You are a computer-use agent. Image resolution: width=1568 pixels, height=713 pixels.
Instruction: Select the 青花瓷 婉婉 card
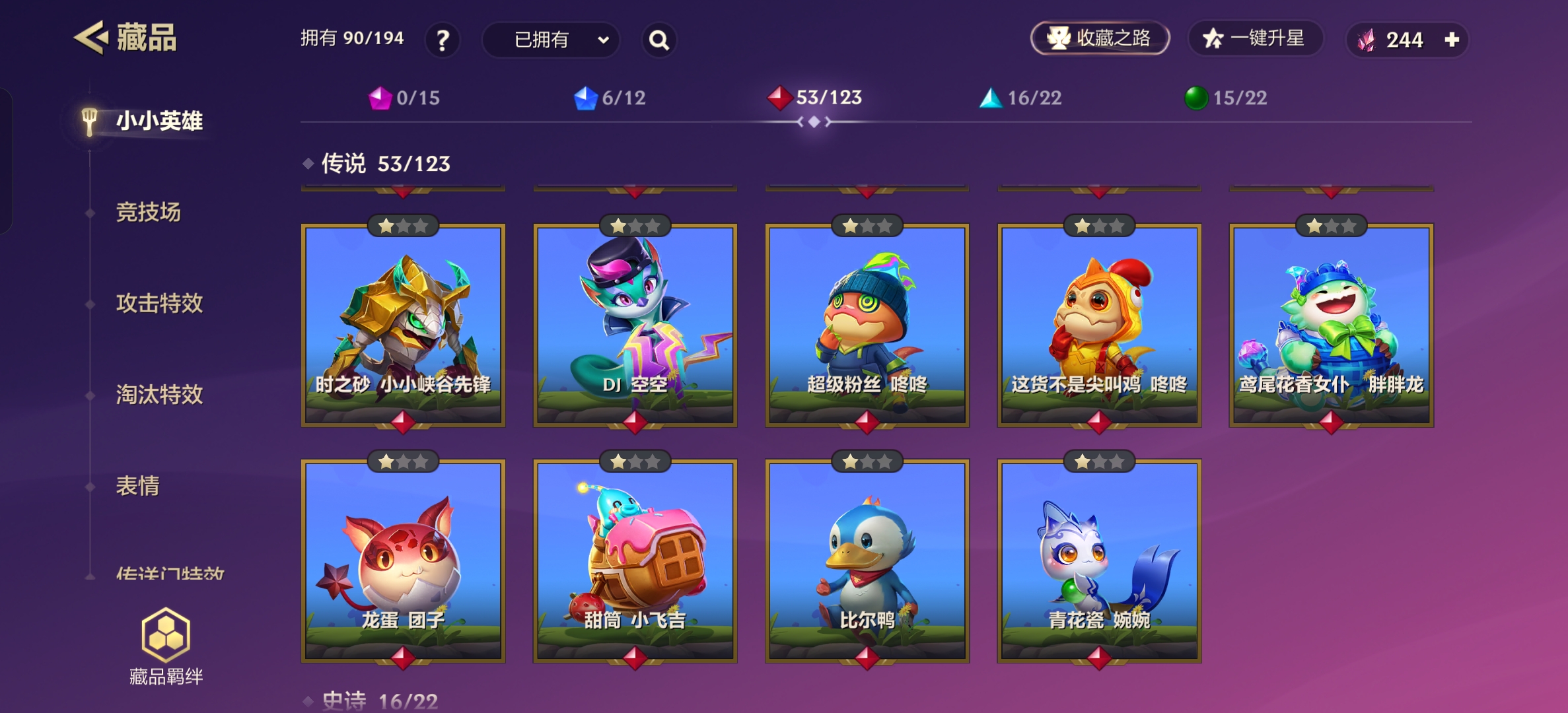pos(1099,560)
